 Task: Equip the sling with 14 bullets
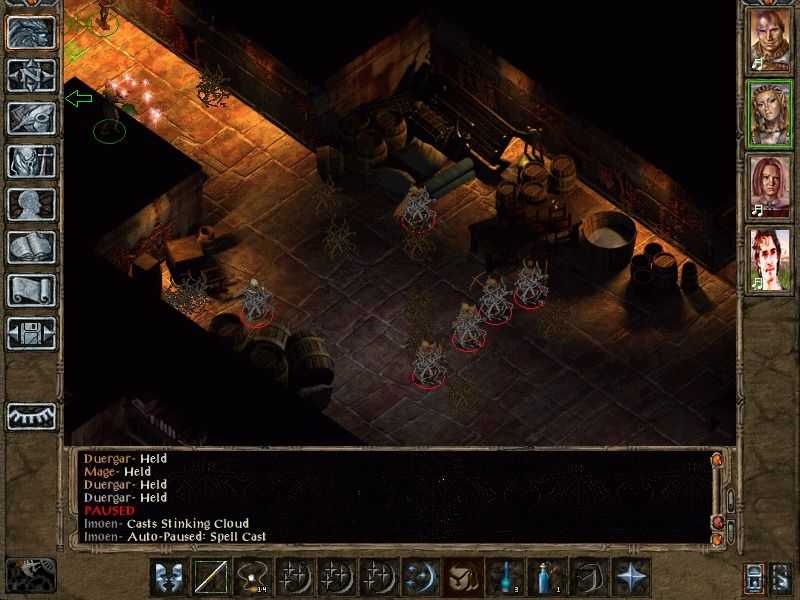pos(252,576)
